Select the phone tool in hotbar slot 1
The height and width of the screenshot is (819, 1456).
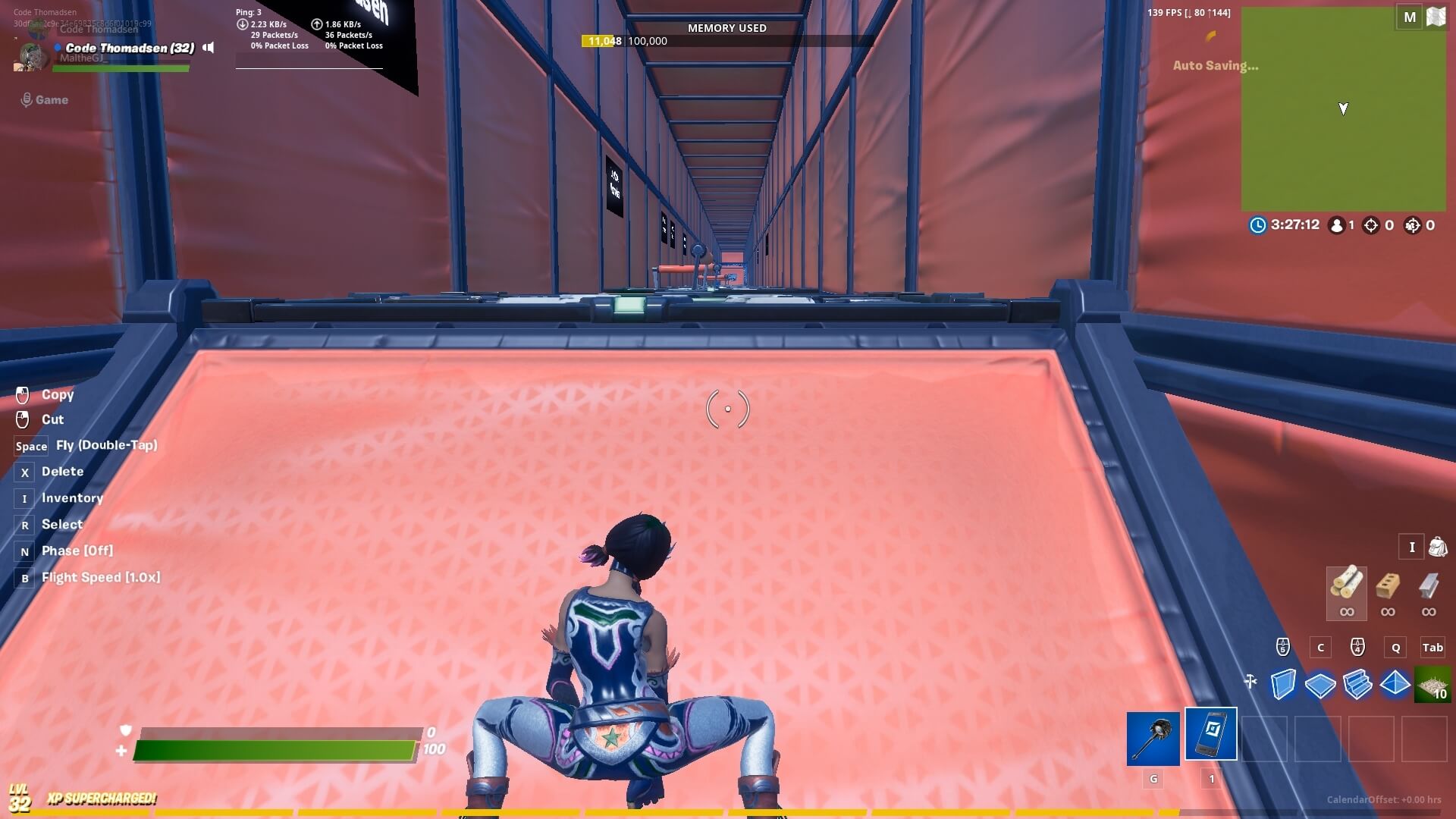[x=1210, y=735]
